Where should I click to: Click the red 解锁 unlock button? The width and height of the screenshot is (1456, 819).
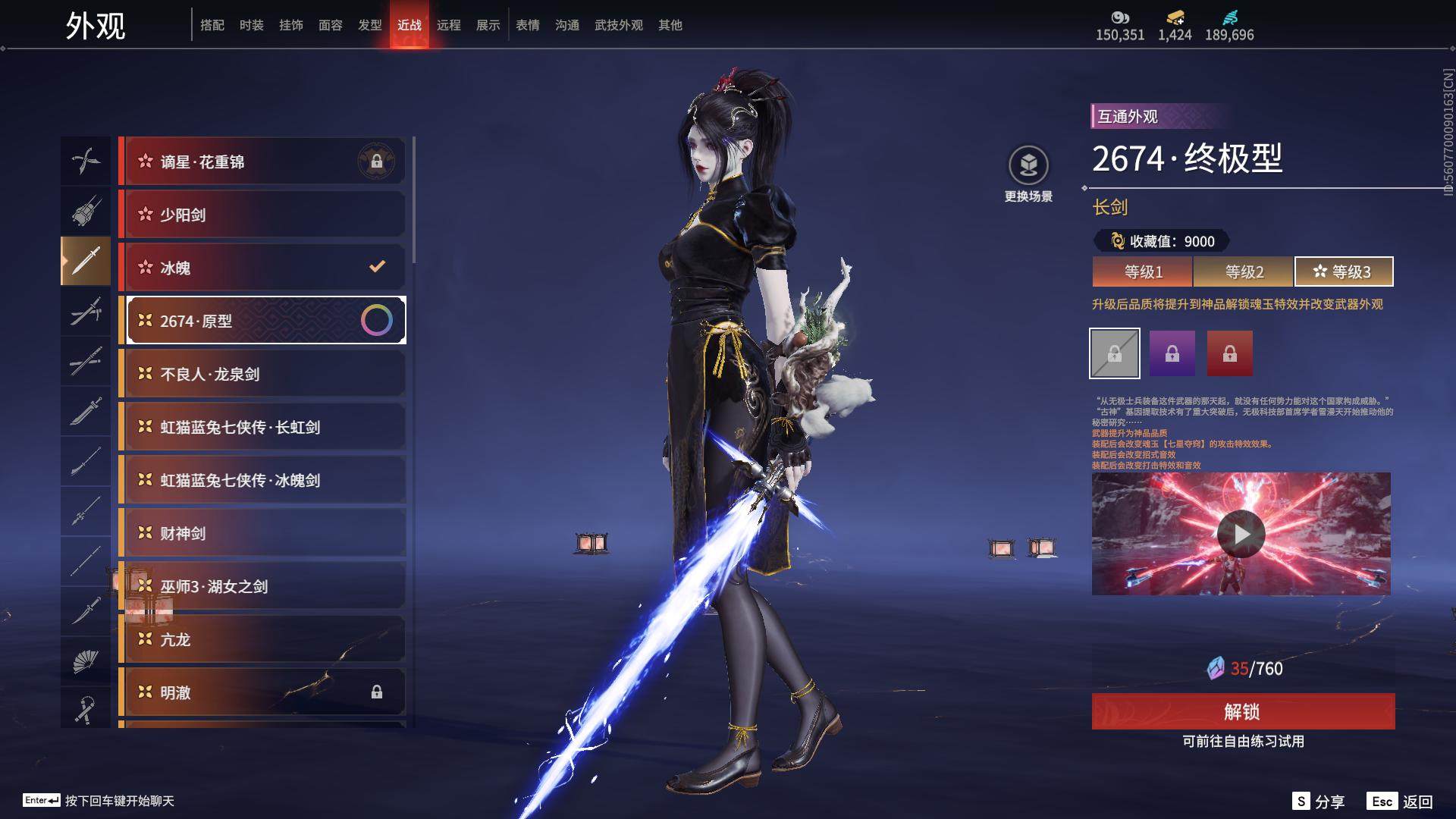[x=1242, y=711]
